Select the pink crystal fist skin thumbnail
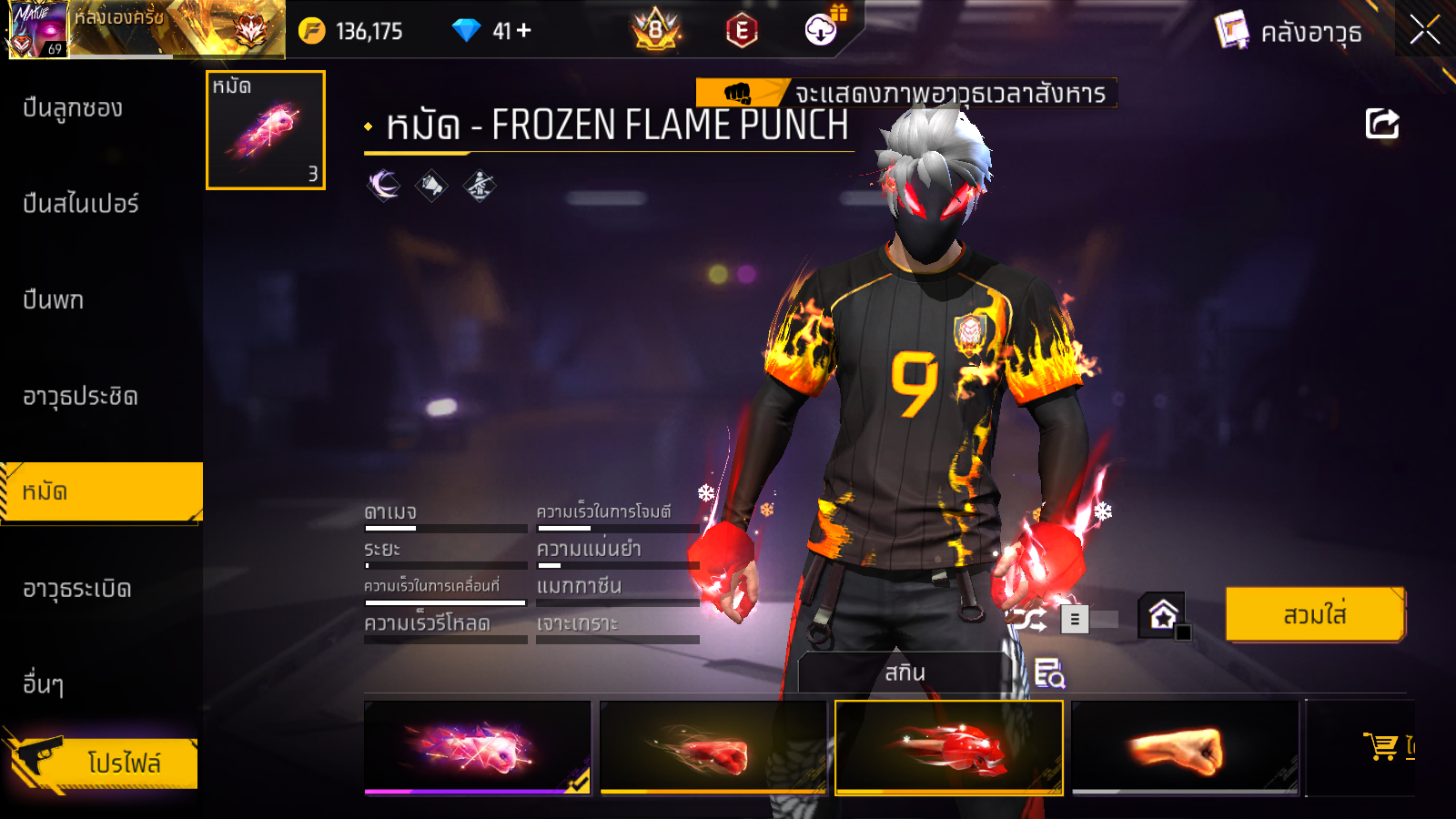Screen dimensions: 1456x819 coord(477,747)
